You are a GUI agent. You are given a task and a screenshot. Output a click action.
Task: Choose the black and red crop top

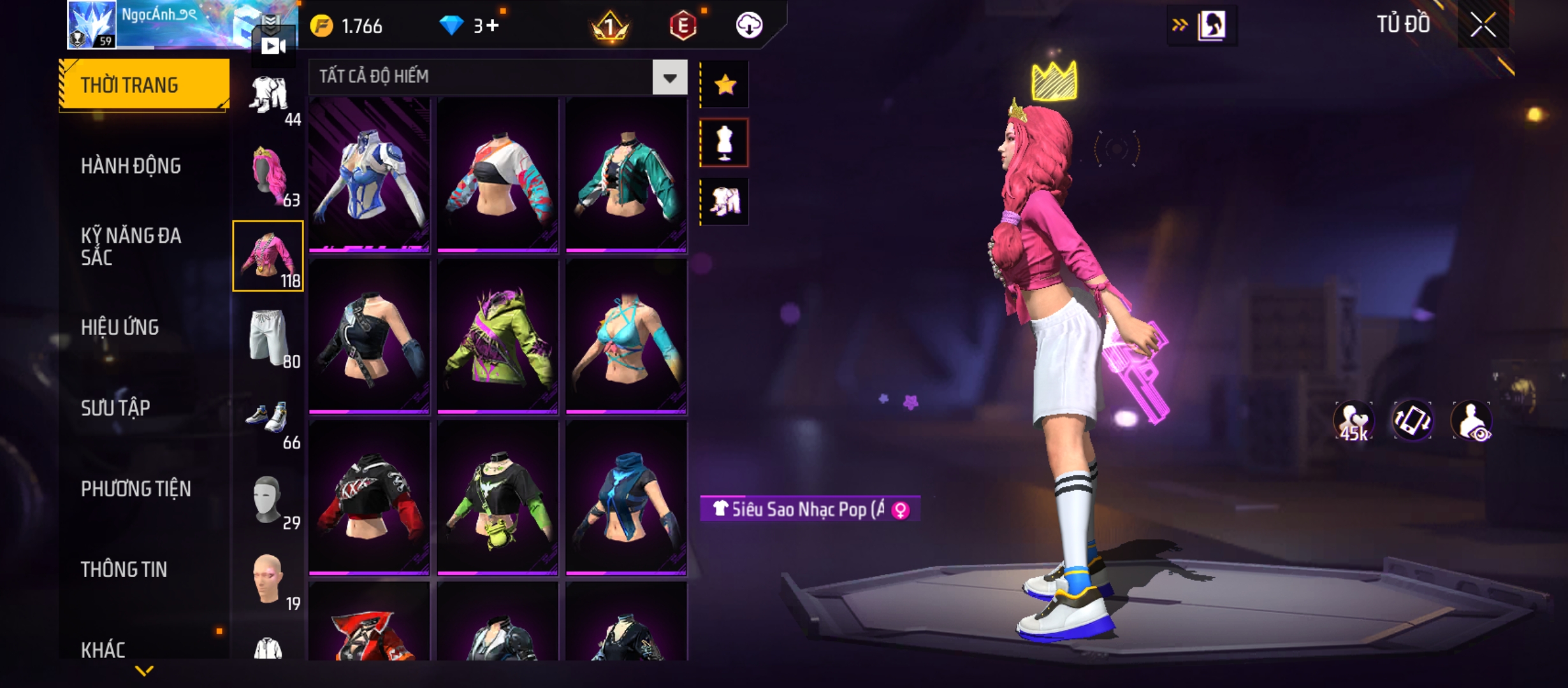[369, 498]
